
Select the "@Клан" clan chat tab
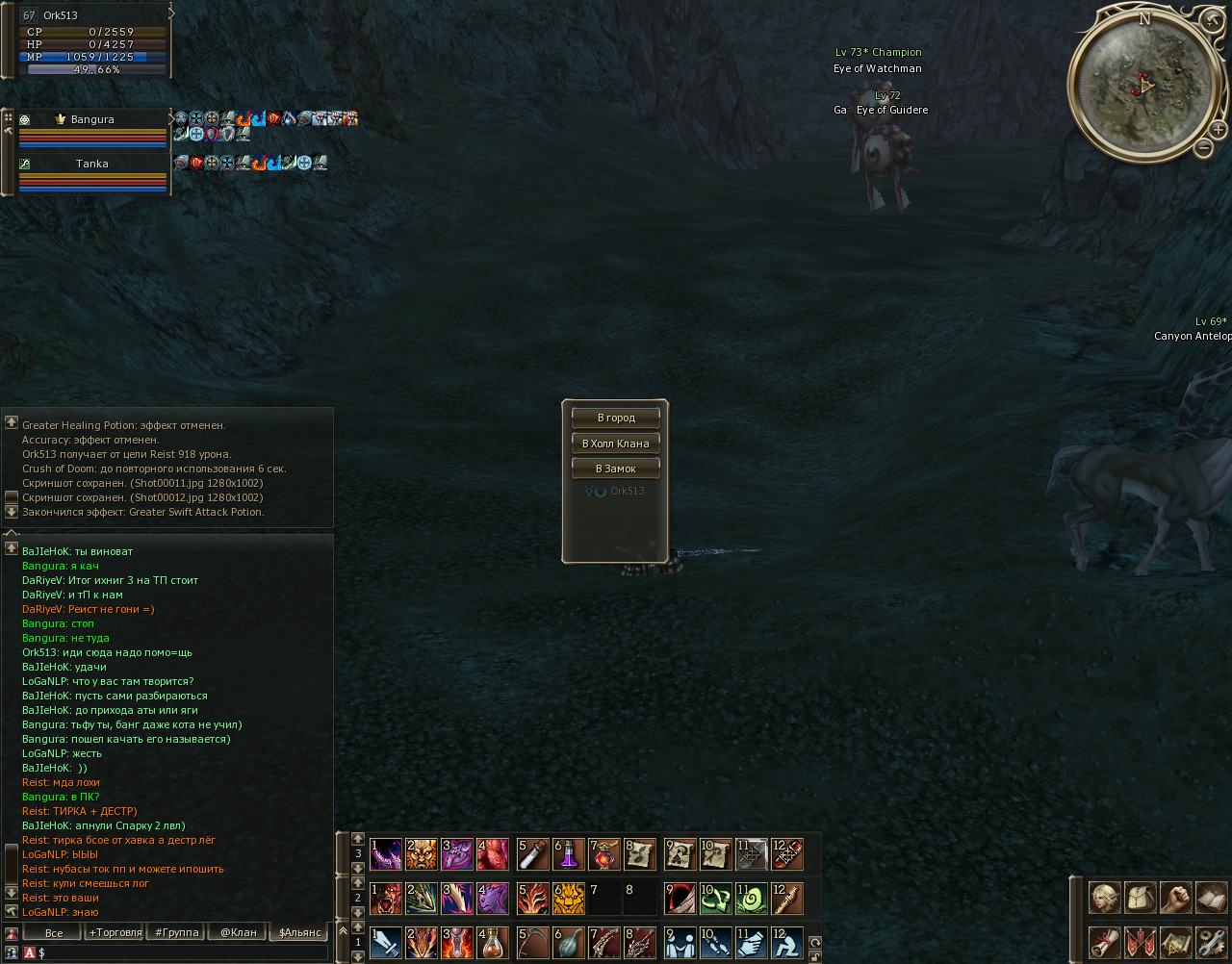[x=239, y=932]
